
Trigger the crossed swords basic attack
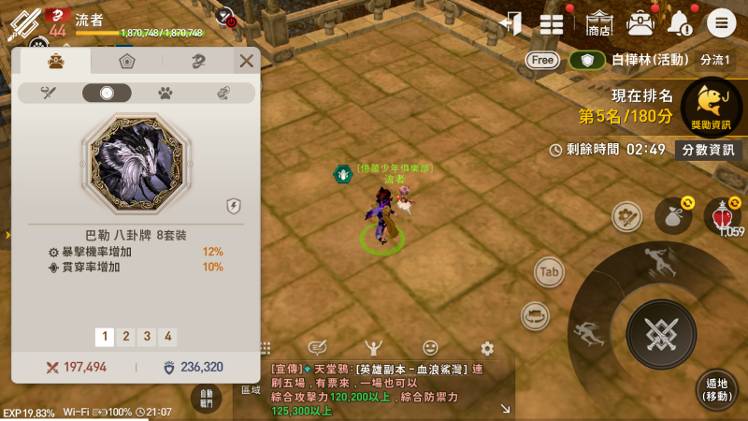[660, 334]
